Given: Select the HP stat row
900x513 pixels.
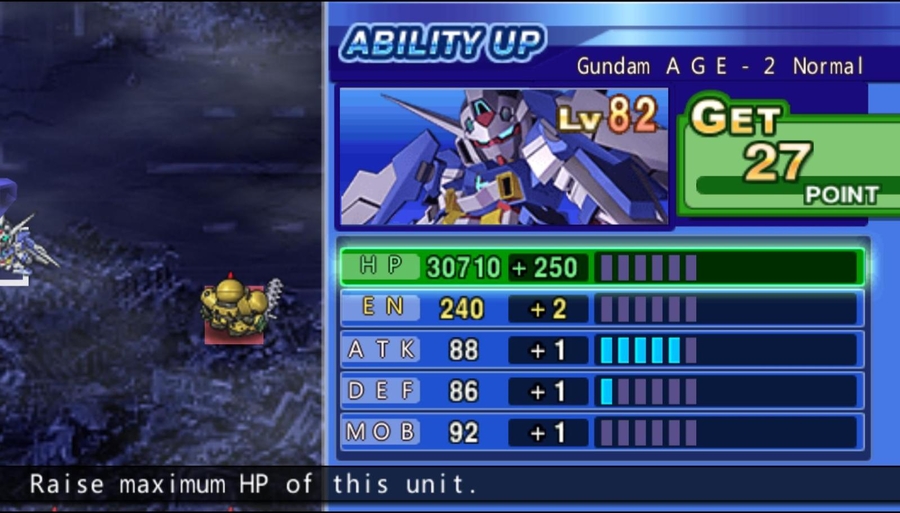Looking at the screenshot, I should point(600,267).
